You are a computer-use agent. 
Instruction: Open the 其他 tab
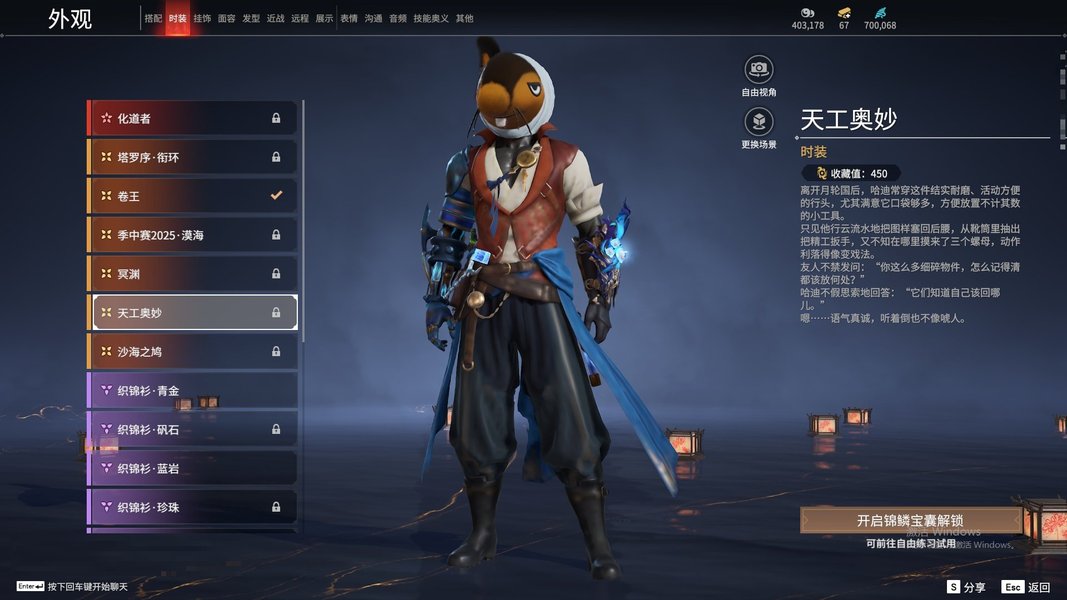pos(465,18)
